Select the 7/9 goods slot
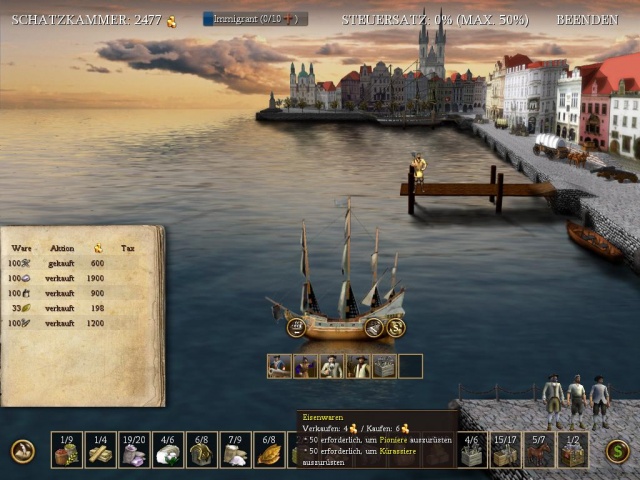 pyautogui.click(x=236, y=450)
